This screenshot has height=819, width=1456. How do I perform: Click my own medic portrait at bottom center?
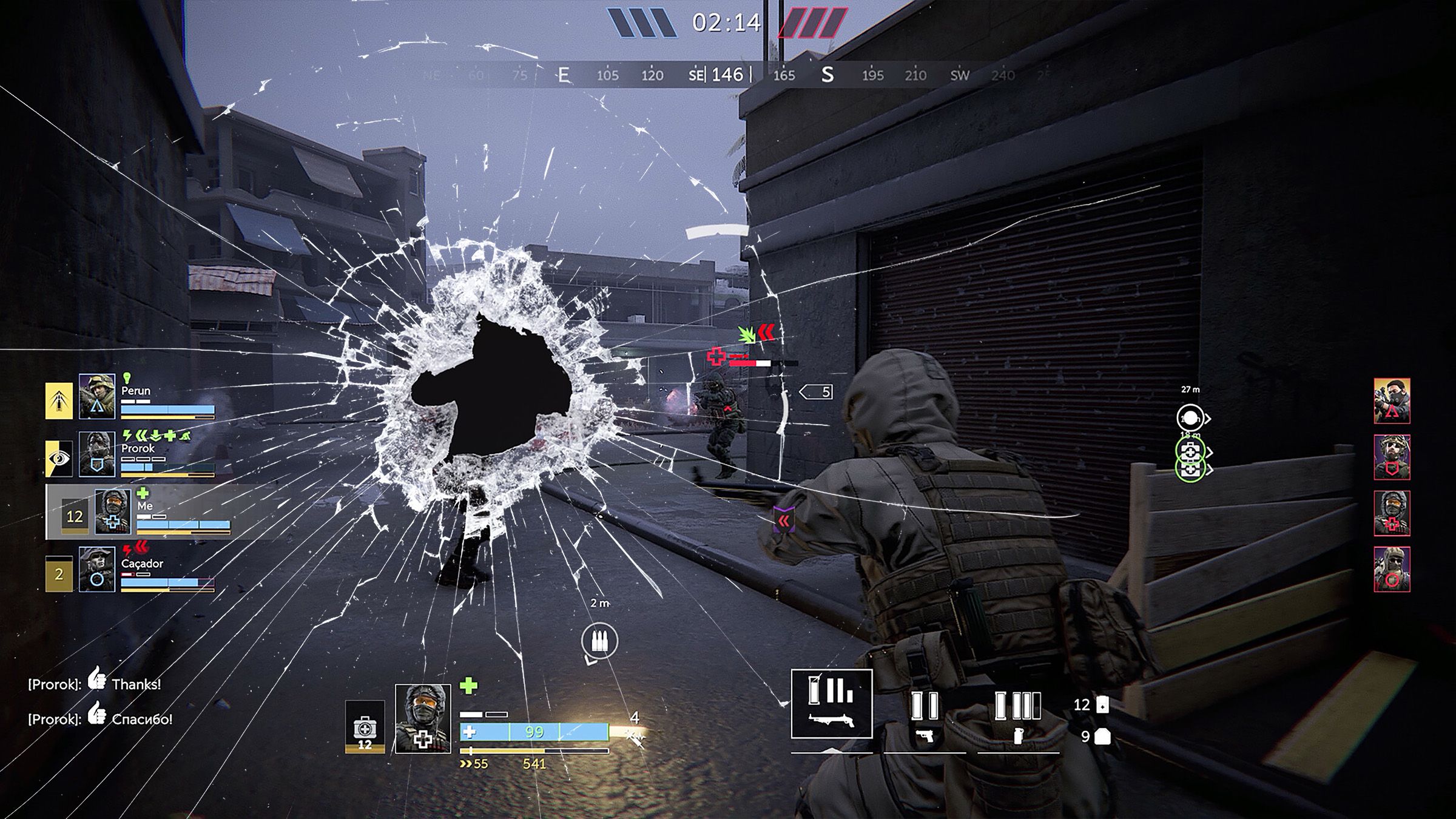point(423,719)
